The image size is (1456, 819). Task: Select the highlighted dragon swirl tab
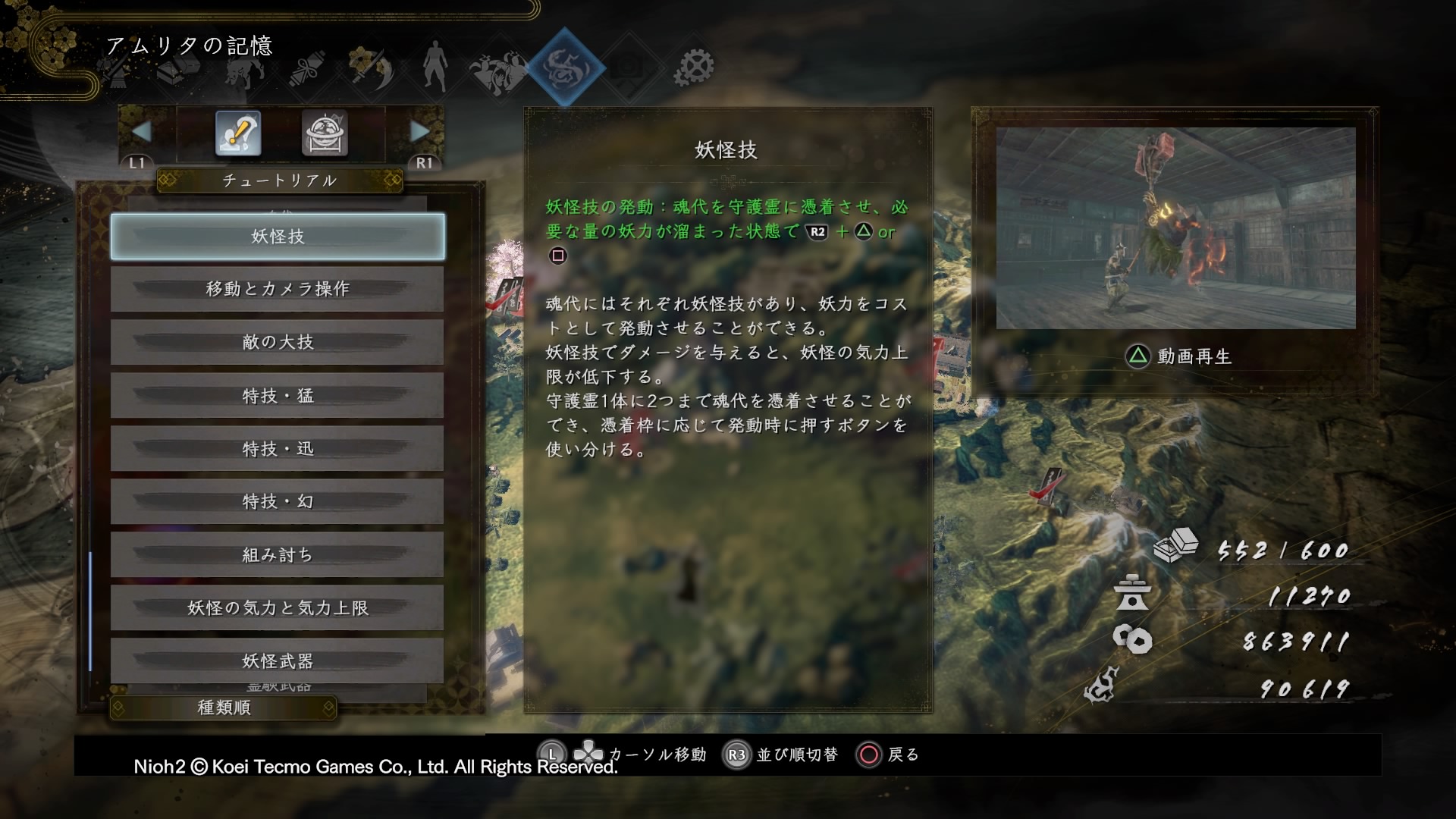click(565, 67)
